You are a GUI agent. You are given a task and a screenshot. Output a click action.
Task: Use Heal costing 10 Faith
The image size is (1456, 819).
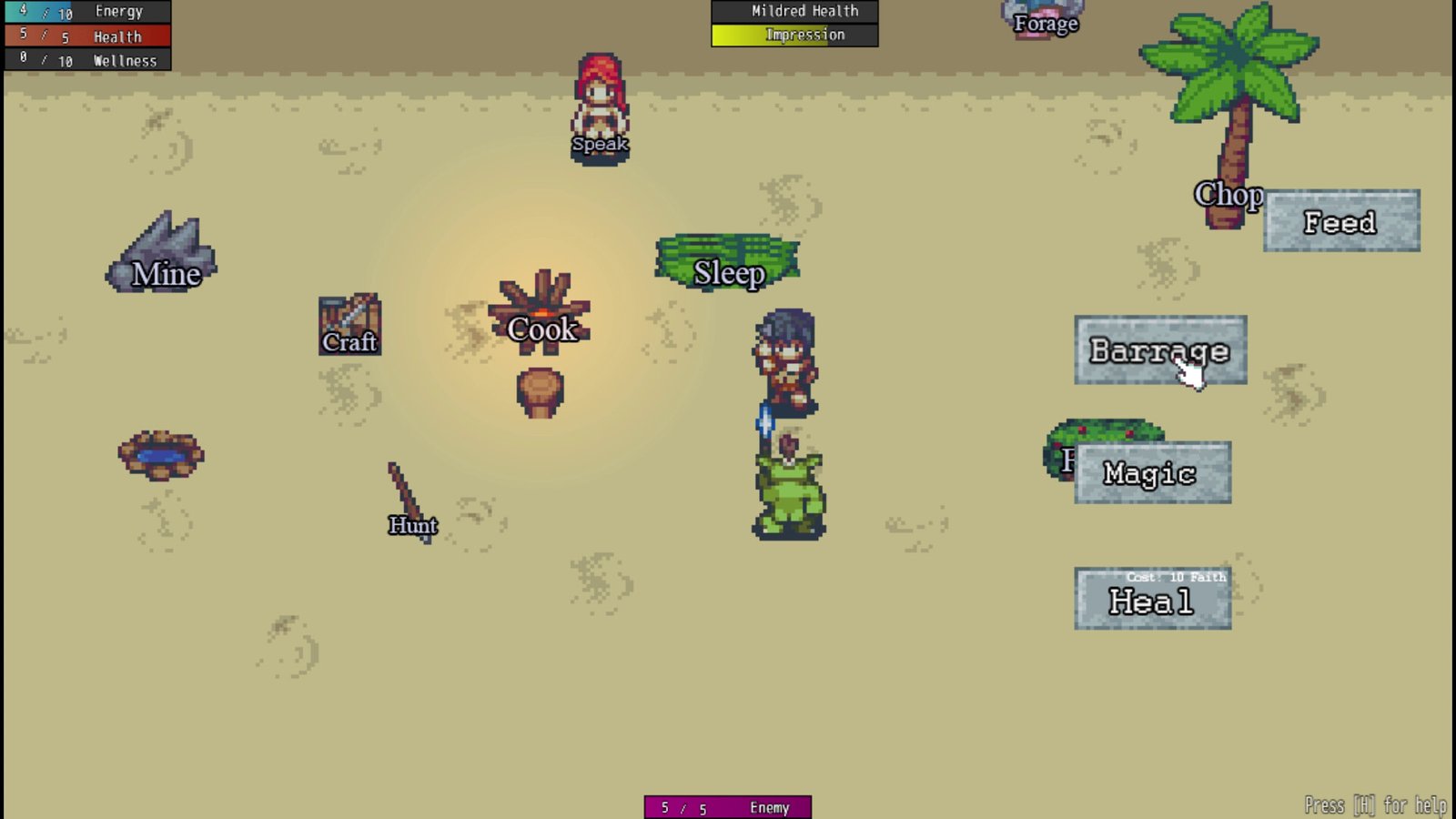(x=1152, y=598)
